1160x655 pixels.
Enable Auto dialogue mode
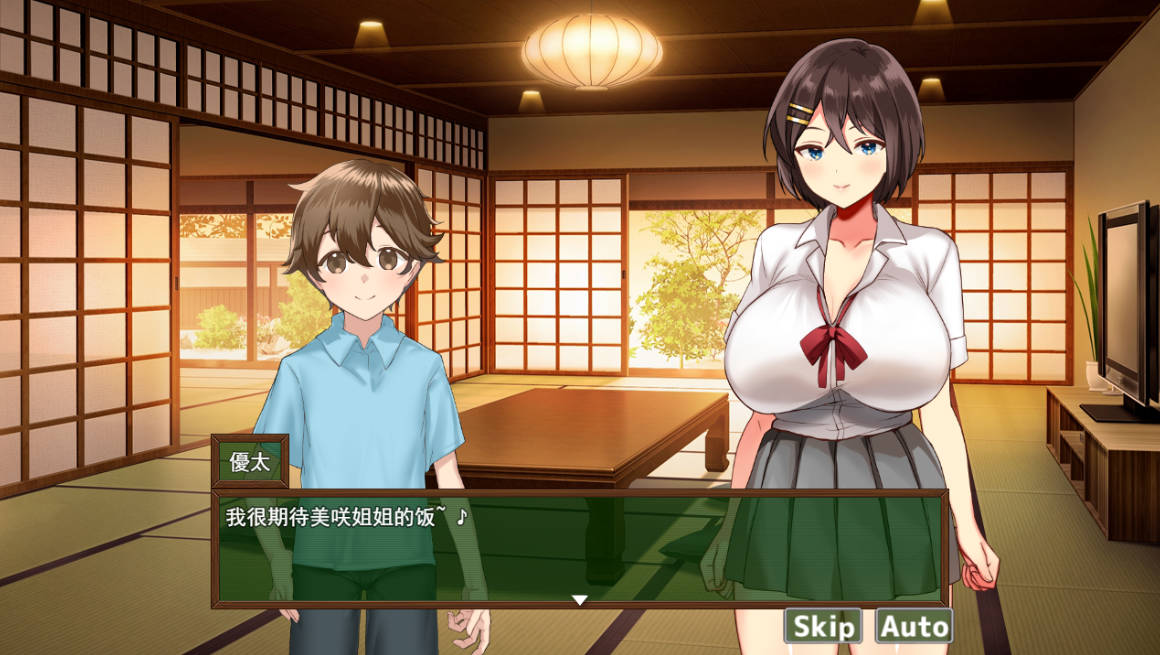pyautogui.click(x=913, y=626)
